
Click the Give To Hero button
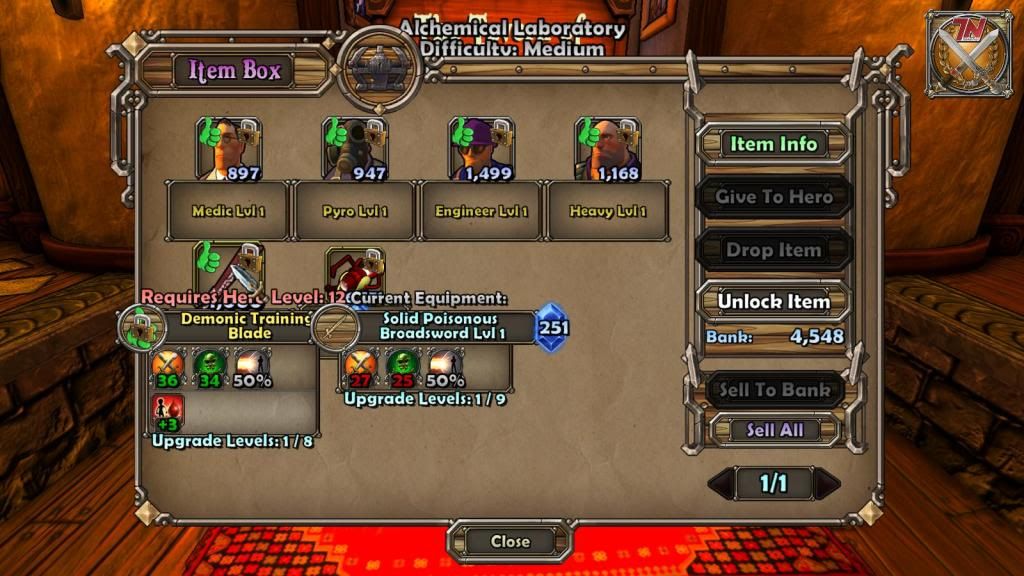click(x=773, y=197)
